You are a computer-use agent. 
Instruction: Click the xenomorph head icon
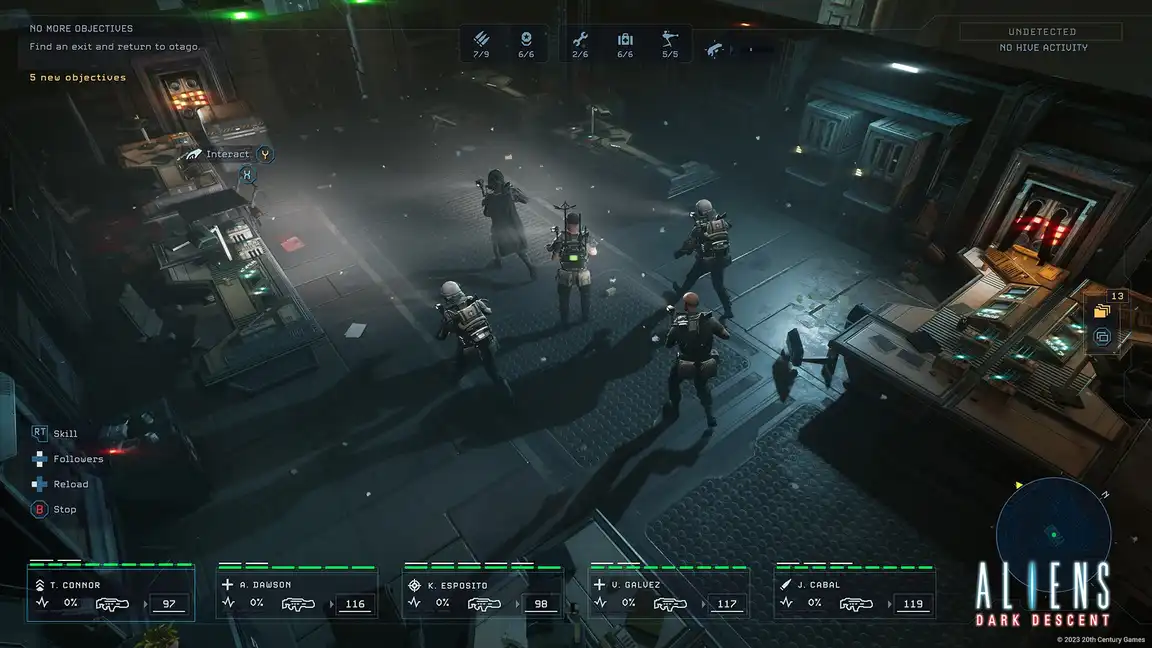(x=715, y=47)
